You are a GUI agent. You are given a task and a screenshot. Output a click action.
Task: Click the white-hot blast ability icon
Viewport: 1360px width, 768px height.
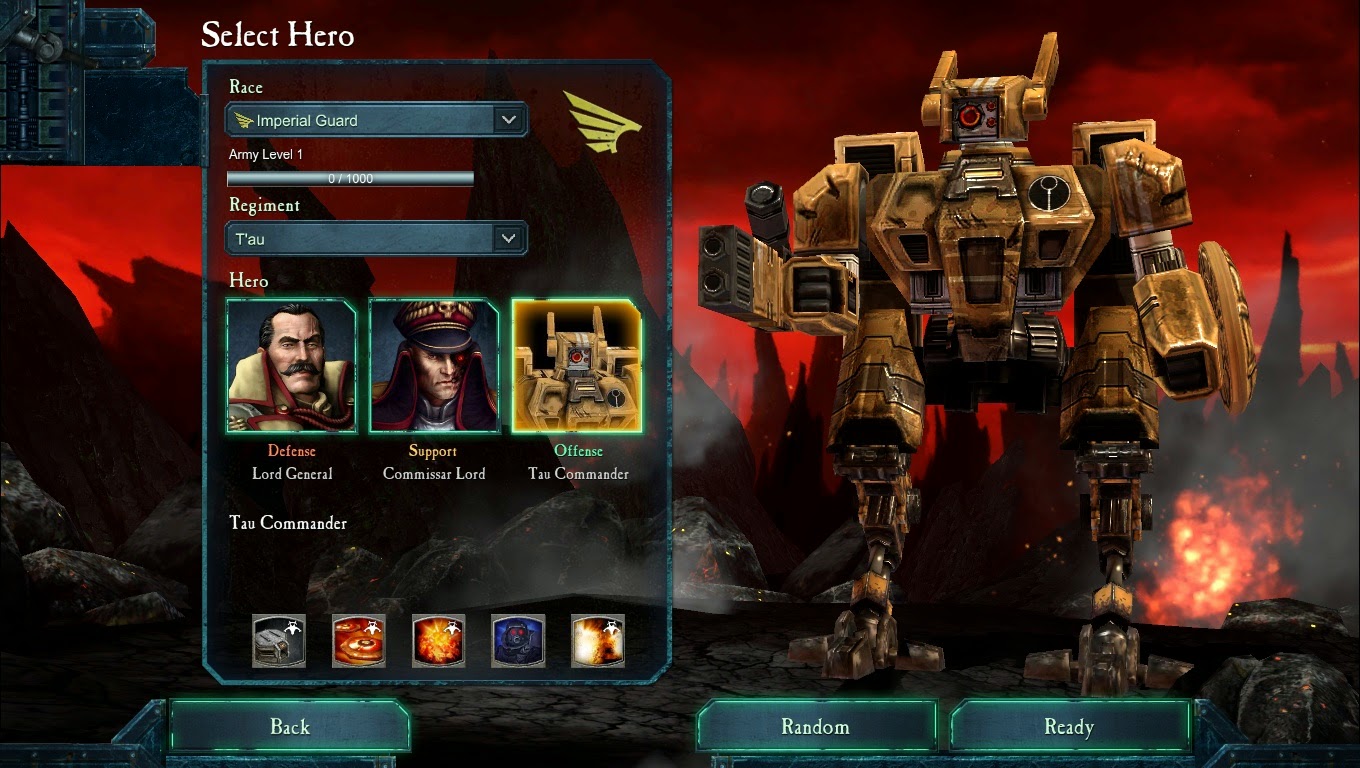pyautogui.click(x=598, y=640)
